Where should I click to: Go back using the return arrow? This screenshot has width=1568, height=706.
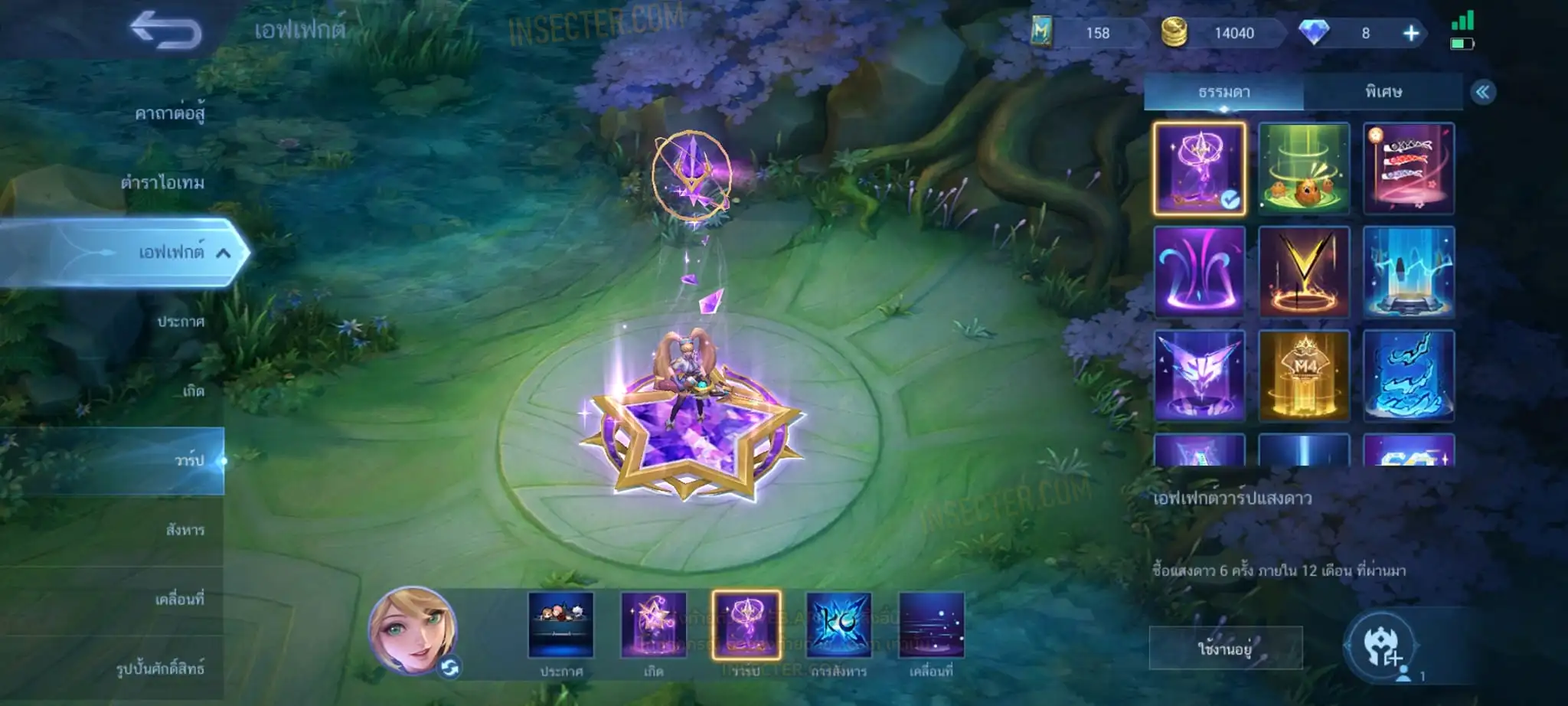166,31
